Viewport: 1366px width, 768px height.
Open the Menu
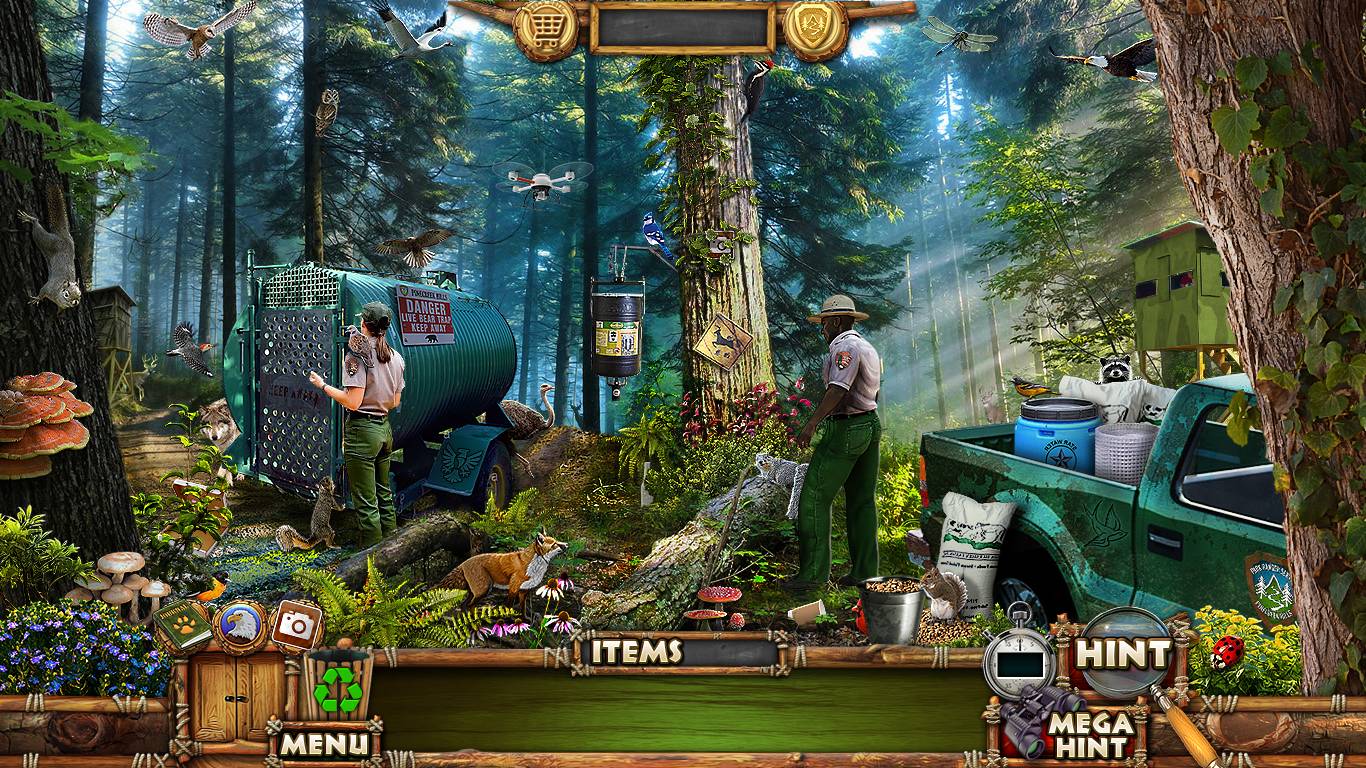323,743
